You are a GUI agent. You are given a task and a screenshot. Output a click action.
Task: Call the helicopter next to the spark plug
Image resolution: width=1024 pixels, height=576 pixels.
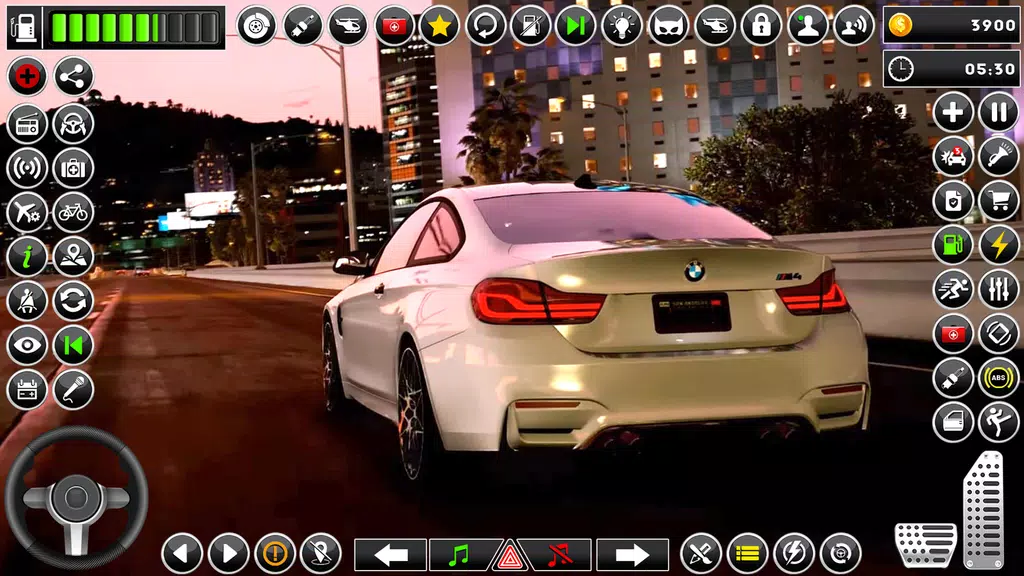coord(348,25)
